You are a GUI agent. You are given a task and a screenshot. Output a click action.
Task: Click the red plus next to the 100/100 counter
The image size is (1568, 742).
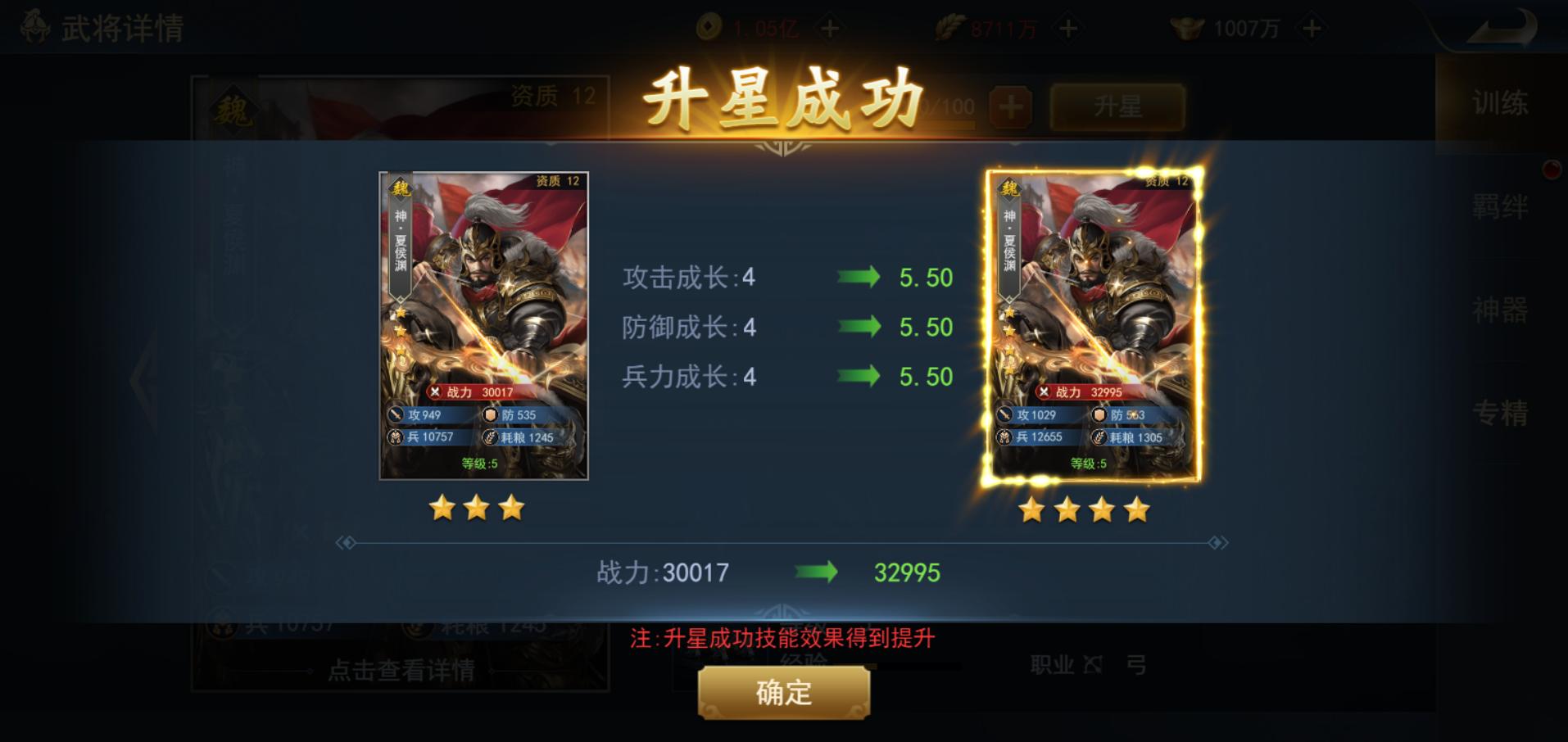pos(1011,107)
